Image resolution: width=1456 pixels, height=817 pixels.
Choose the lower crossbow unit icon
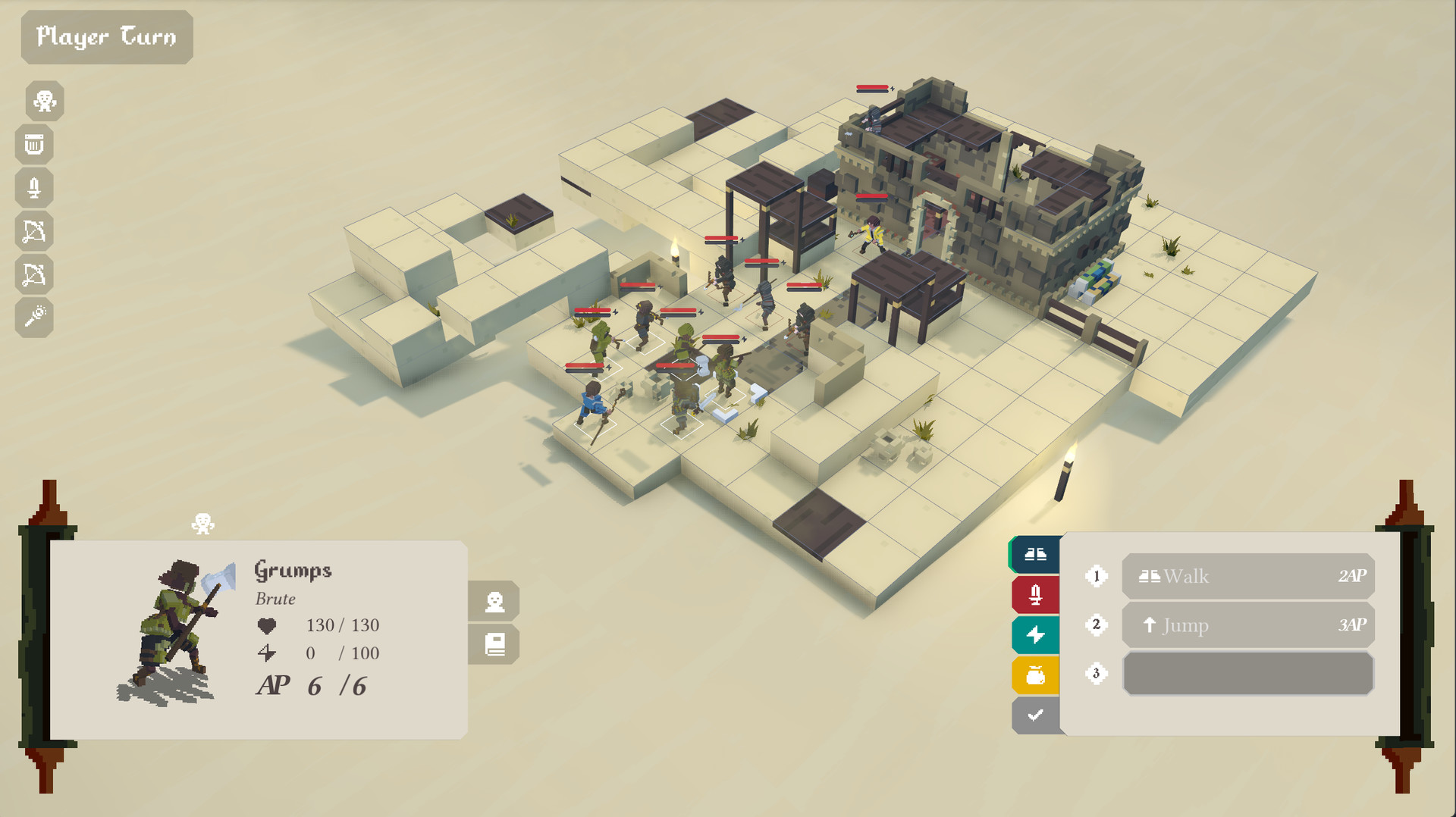click(x=34, y=274)
